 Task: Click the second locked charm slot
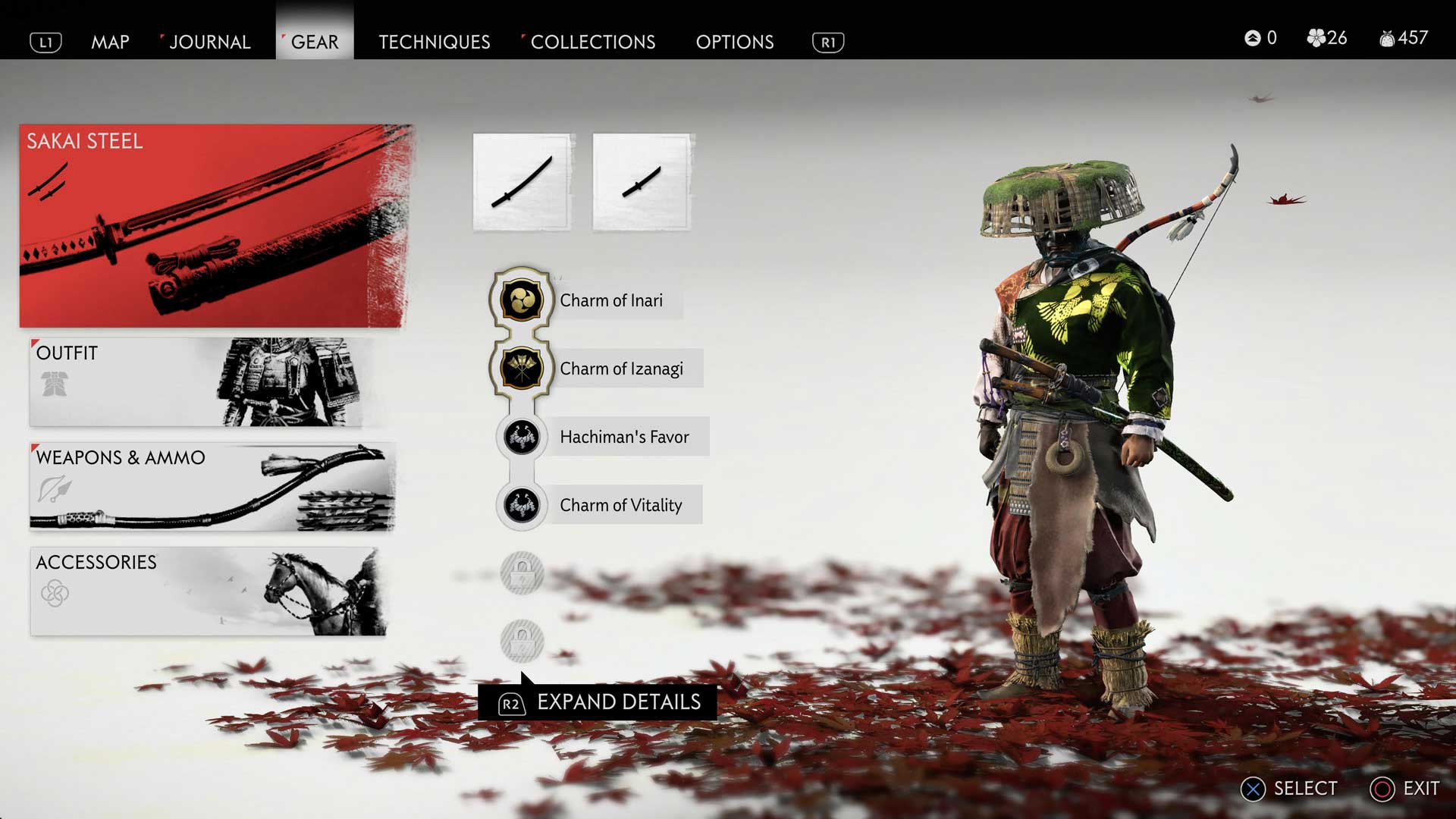click(x=521, y=641)
